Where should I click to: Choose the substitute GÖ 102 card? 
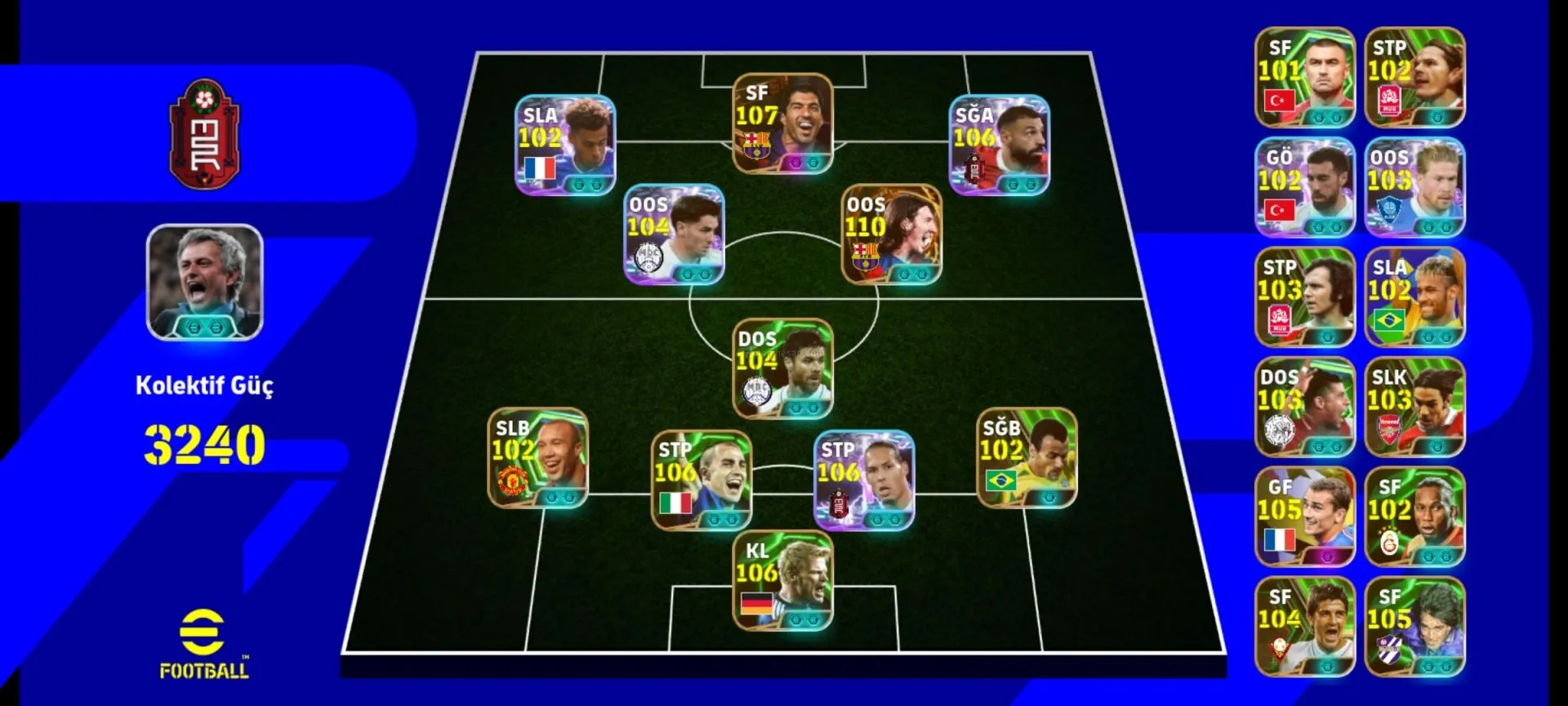1304,187
